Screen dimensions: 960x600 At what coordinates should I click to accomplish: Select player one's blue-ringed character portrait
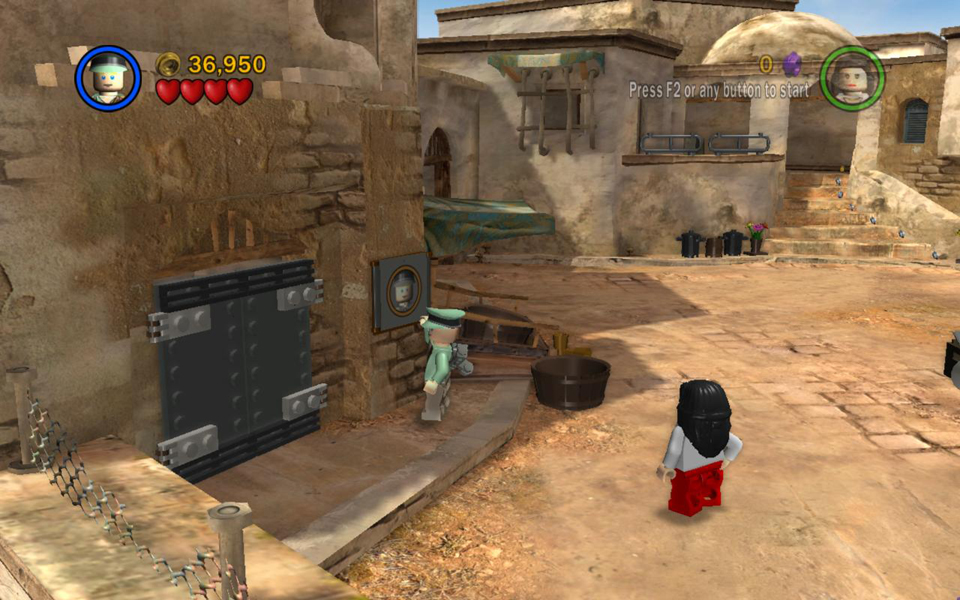click(x=107, y=78)
